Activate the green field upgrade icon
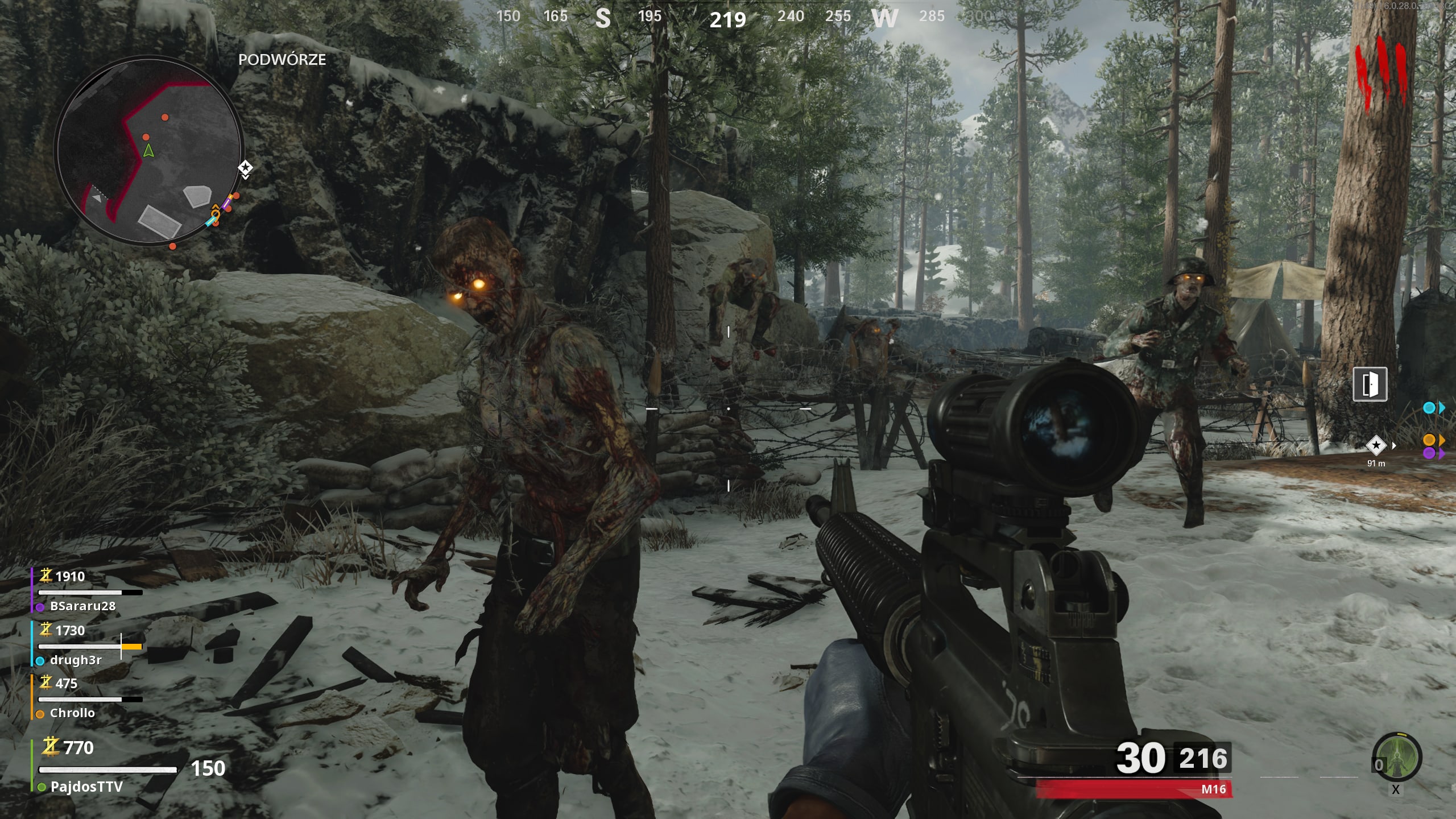 click(x=1397, y=757)
